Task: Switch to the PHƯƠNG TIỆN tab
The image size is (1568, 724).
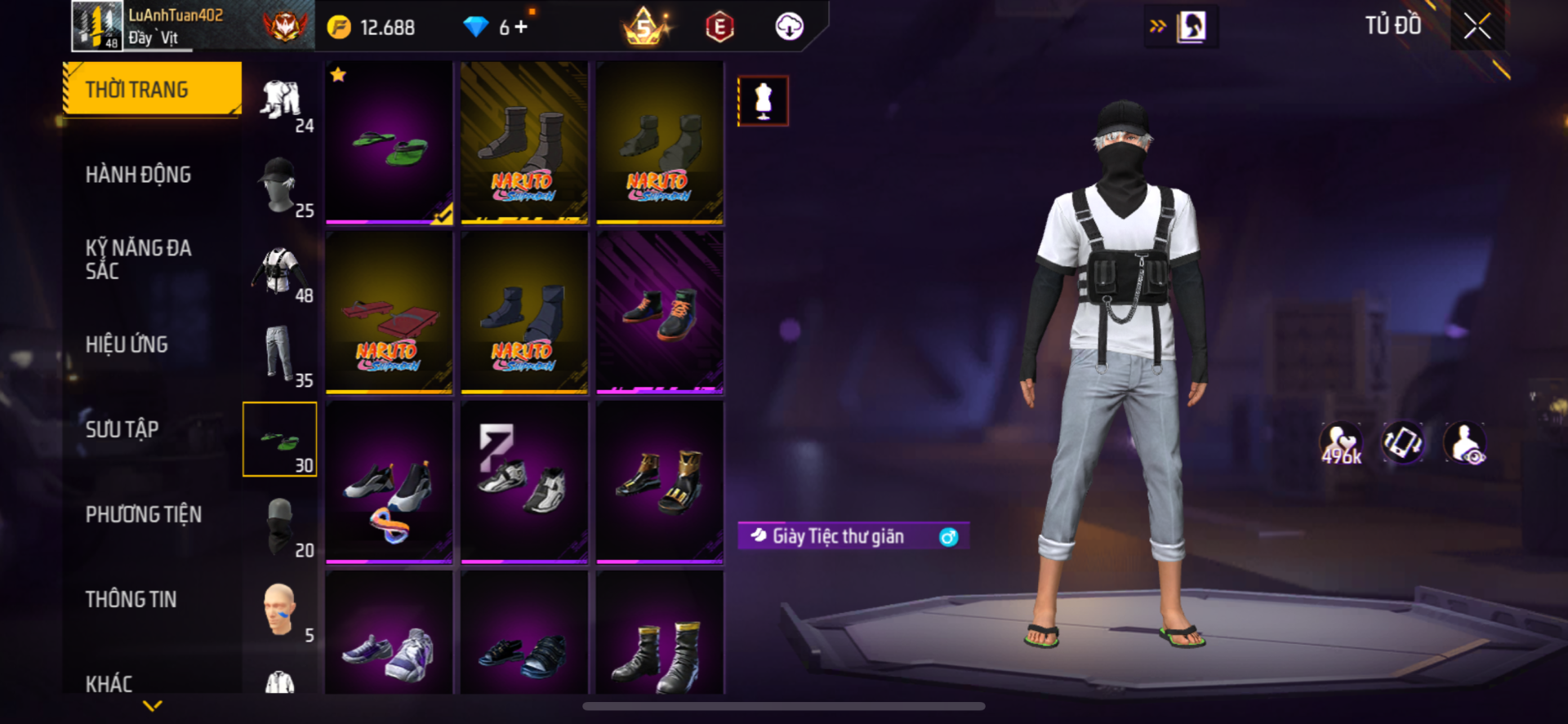Action: pos(143,514)
